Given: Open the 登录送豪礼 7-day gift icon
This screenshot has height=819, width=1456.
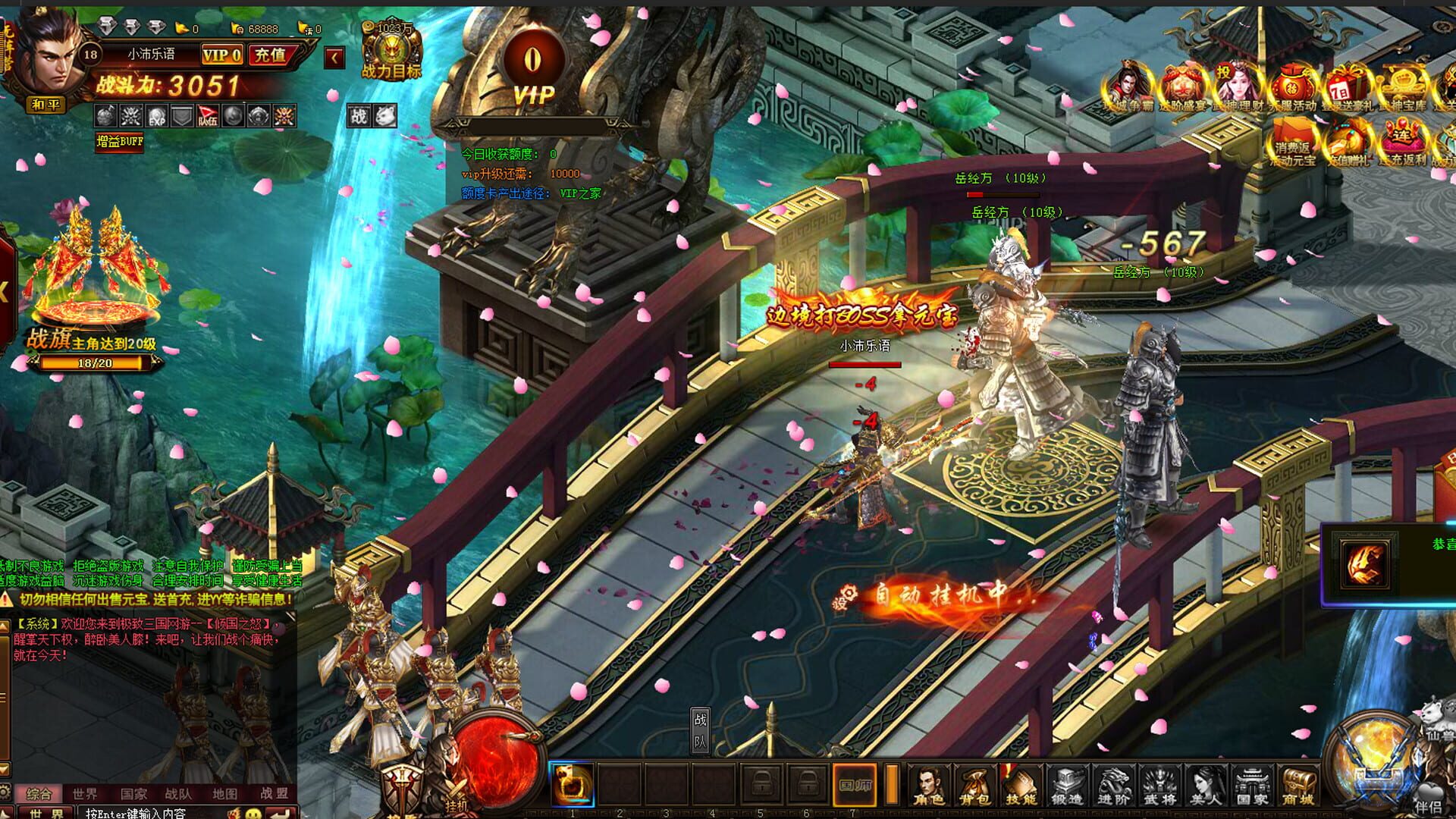Looking at the screenshot, I should (1348, 82).
